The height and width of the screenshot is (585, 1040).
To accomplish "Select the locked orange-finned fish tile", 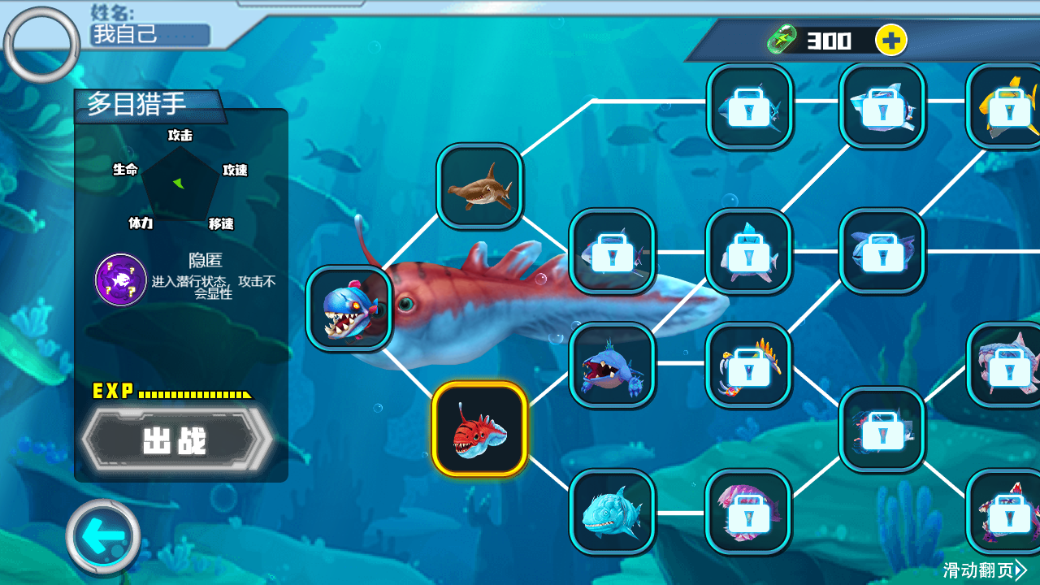I will point(748,364).
